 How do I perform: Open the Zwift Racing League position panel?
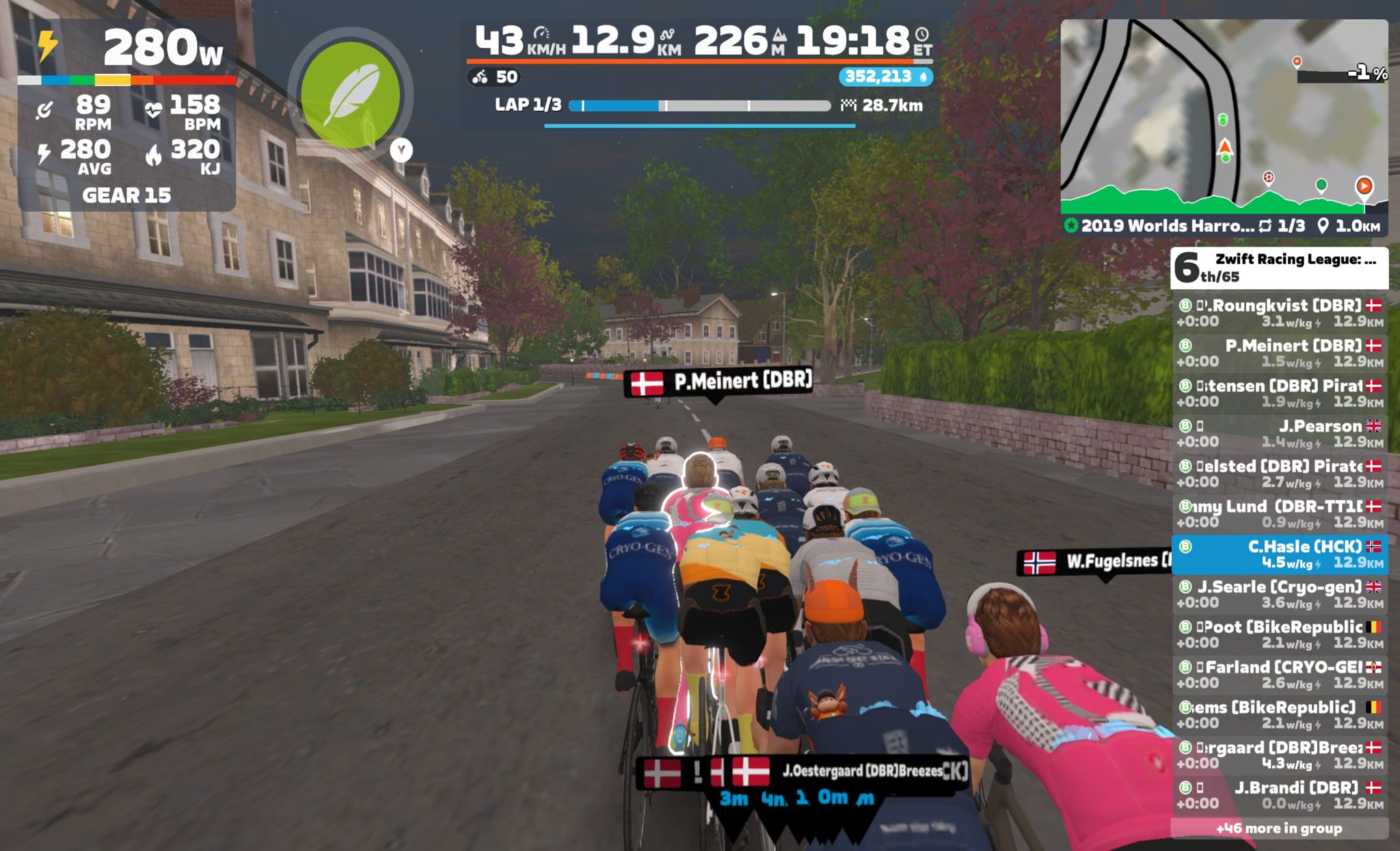point(1279,268)
